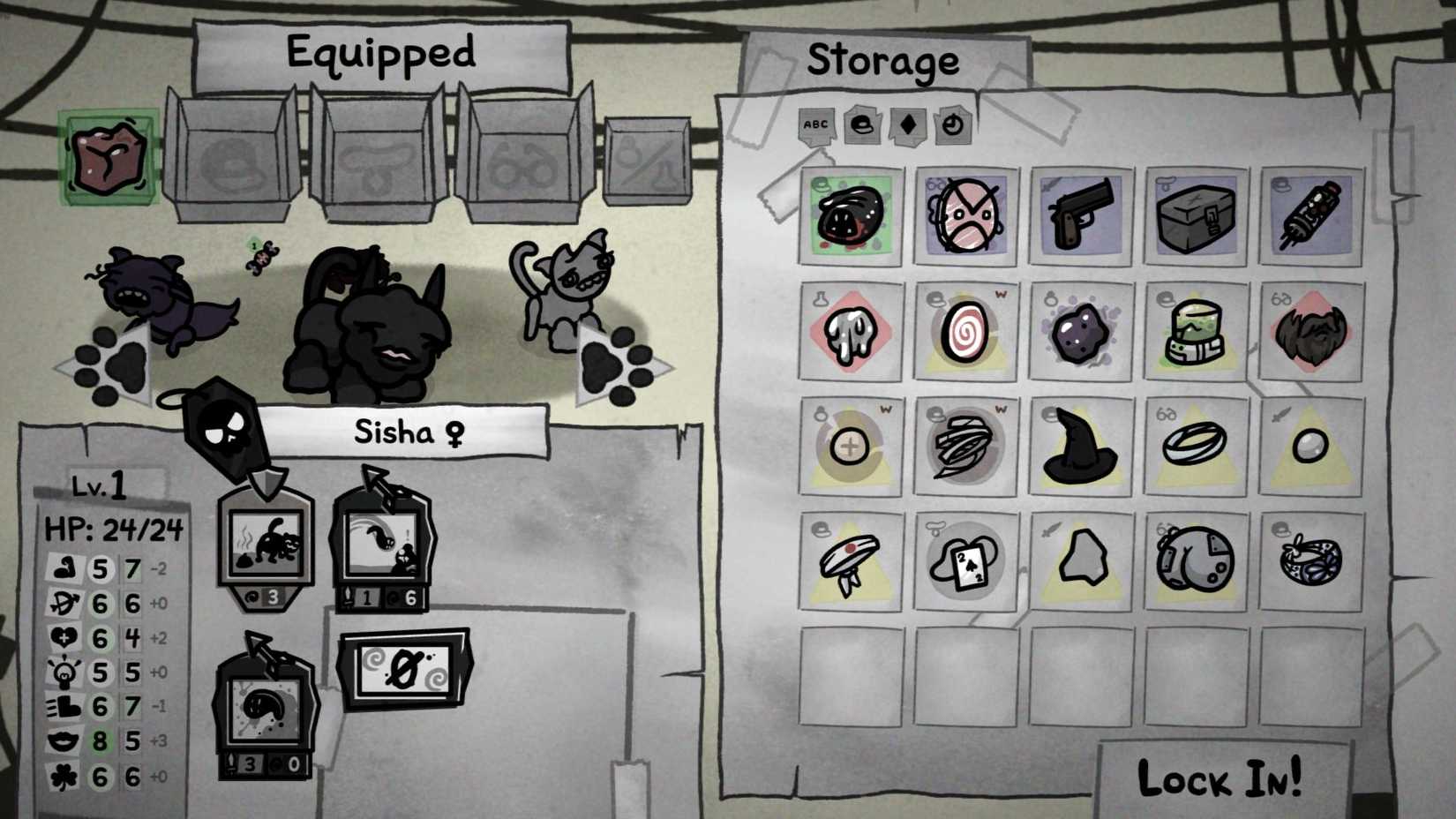This screenshot has width=1456, height=819.
Task: Toggle the diamond rarity sort filter
Action: pyautogui.click(x=906, y=126)
